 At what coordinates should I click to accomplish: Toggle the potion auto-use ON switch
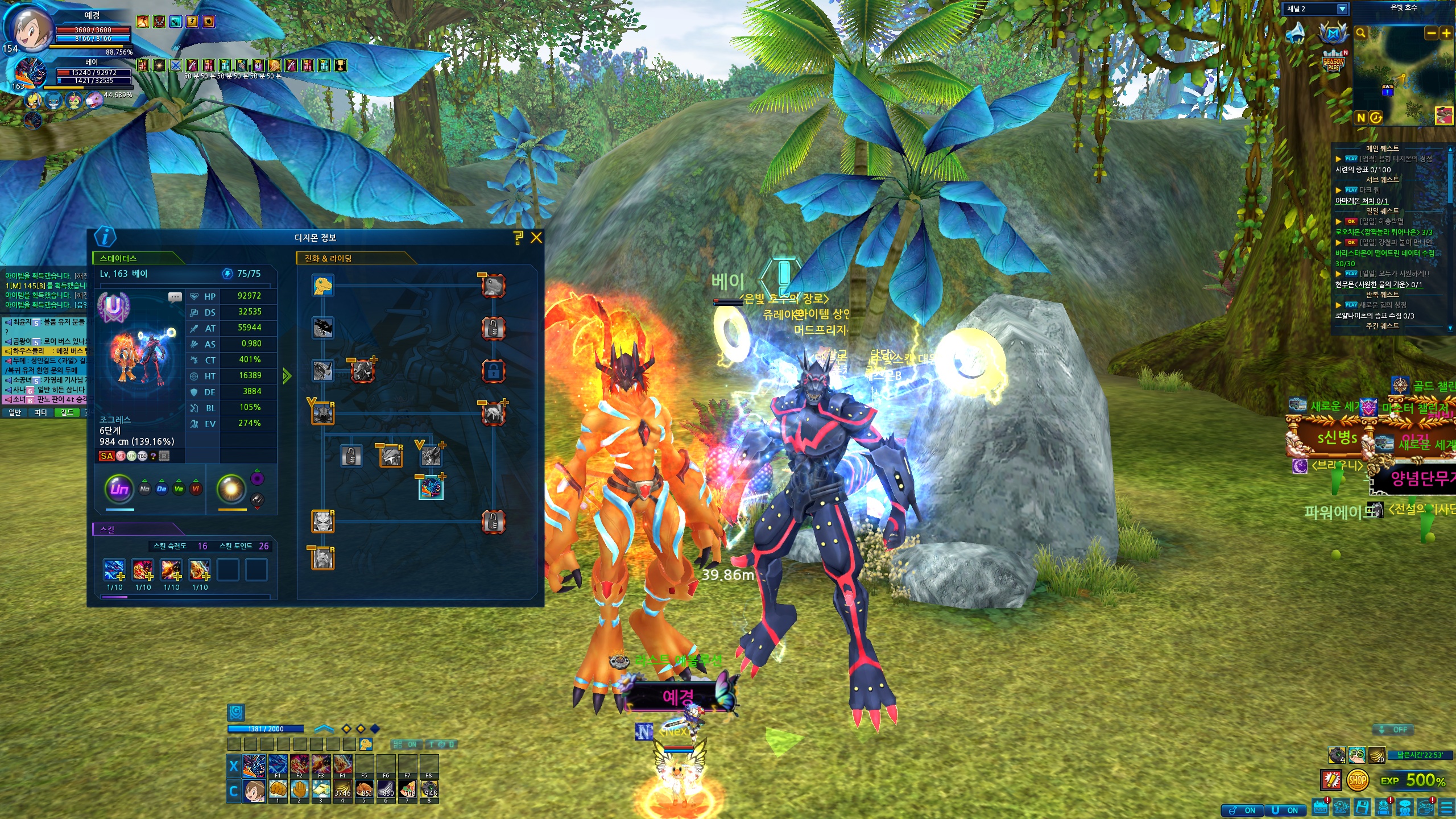click(x=1242, y=810)
